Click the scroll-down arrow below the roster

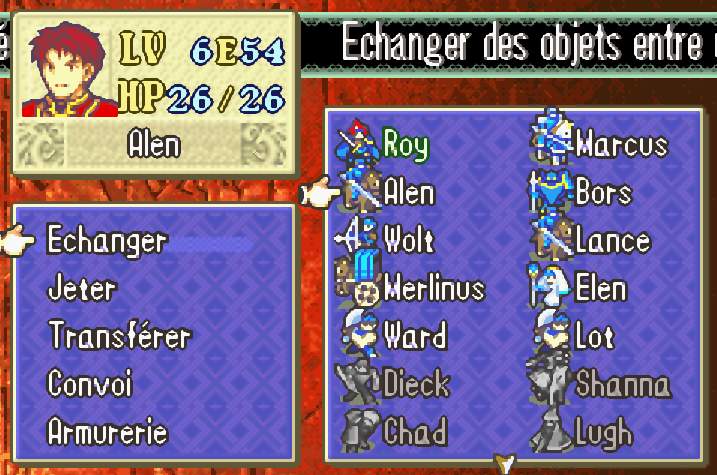[506, 462]
